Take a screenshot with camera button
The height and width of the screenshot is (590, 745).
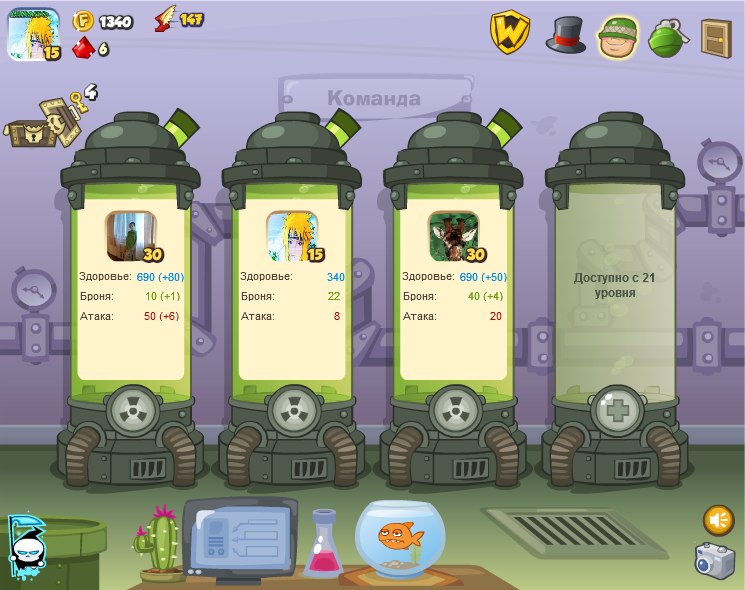715,560
